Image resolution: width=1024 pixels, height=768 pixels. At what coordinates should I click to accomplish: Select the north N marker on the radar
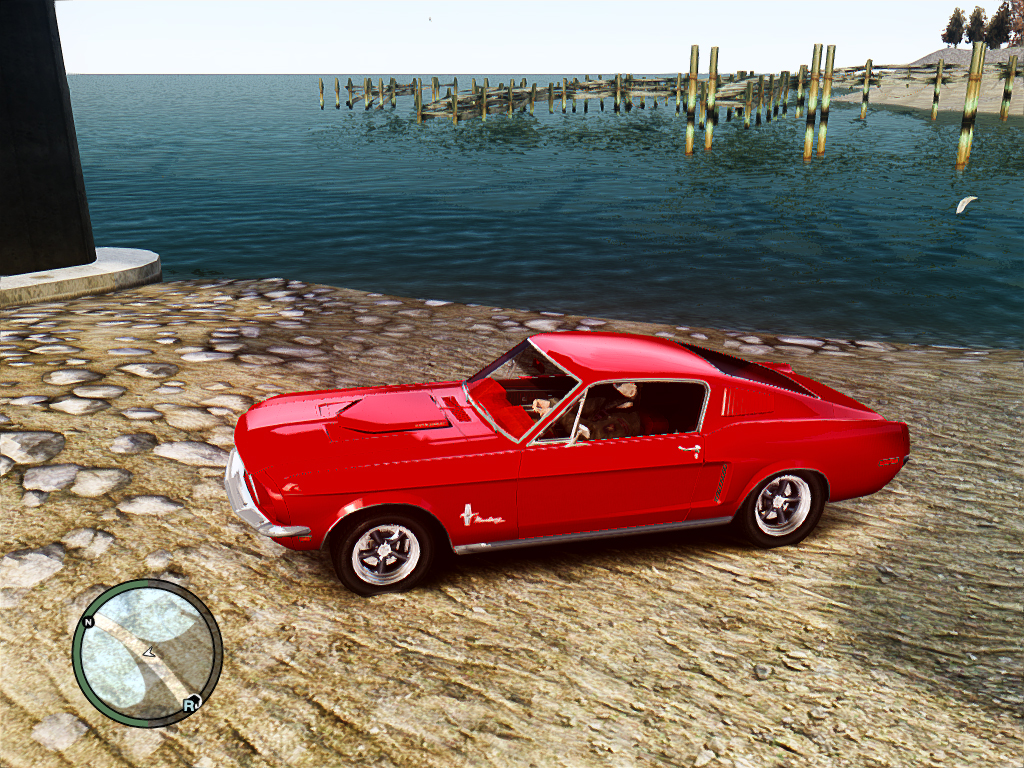tap(89, 622)
